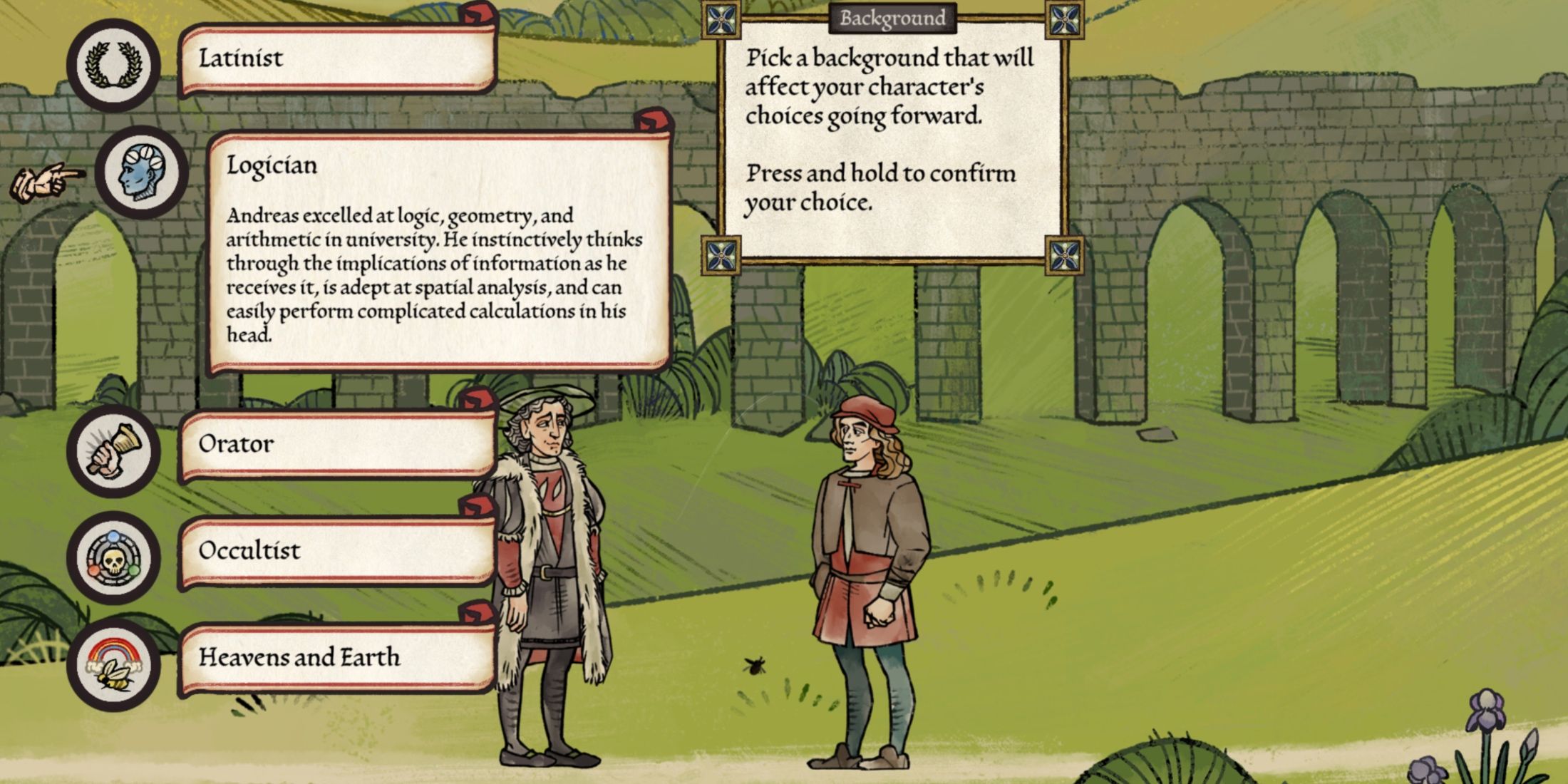The width and height of the screenshot is (1568, 784).
Task: Select the Heavens and Earth background
Action: pyautogui.click(x=336, y=658)
